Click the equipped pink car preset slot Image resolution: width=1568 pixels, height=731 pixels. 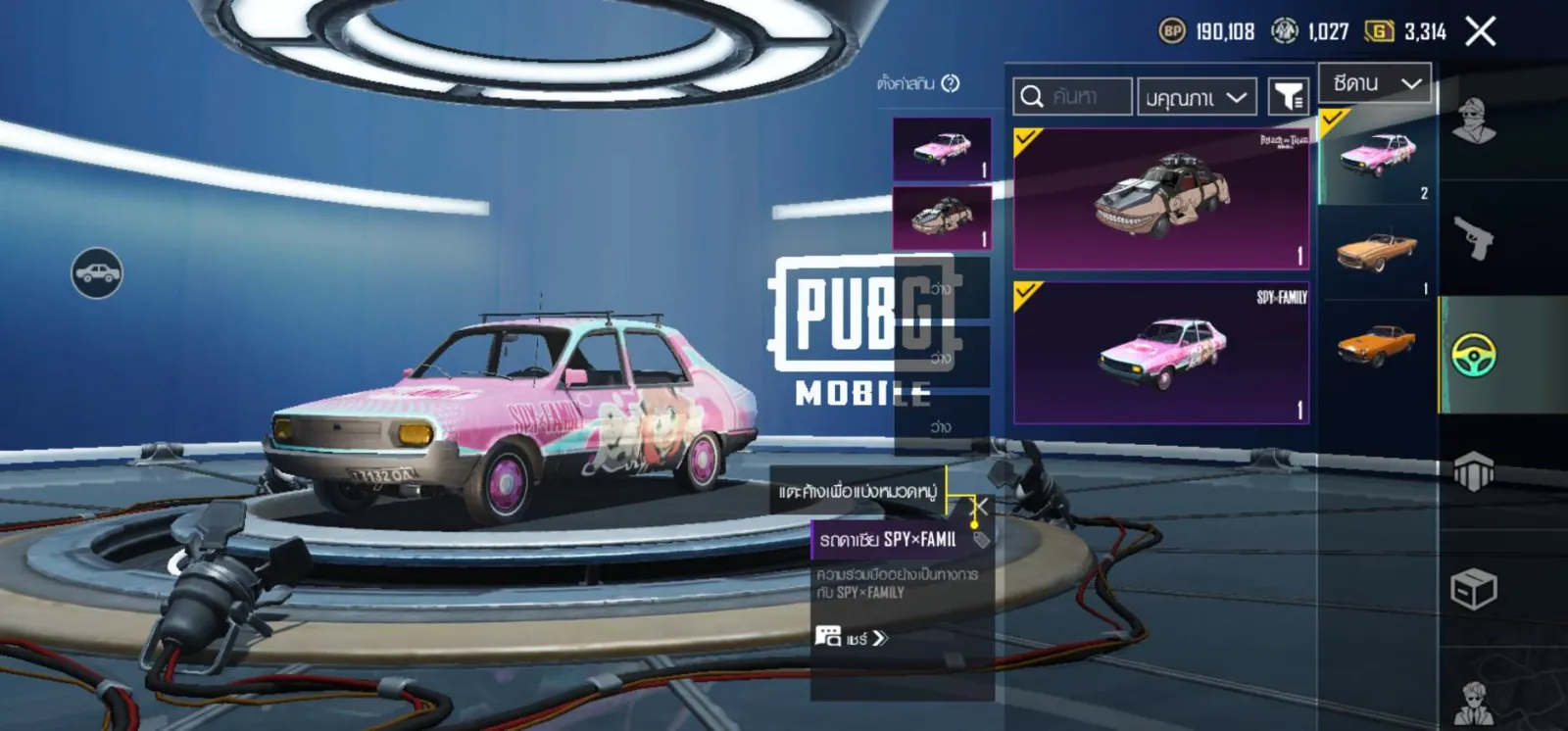[x=942, y=149]
